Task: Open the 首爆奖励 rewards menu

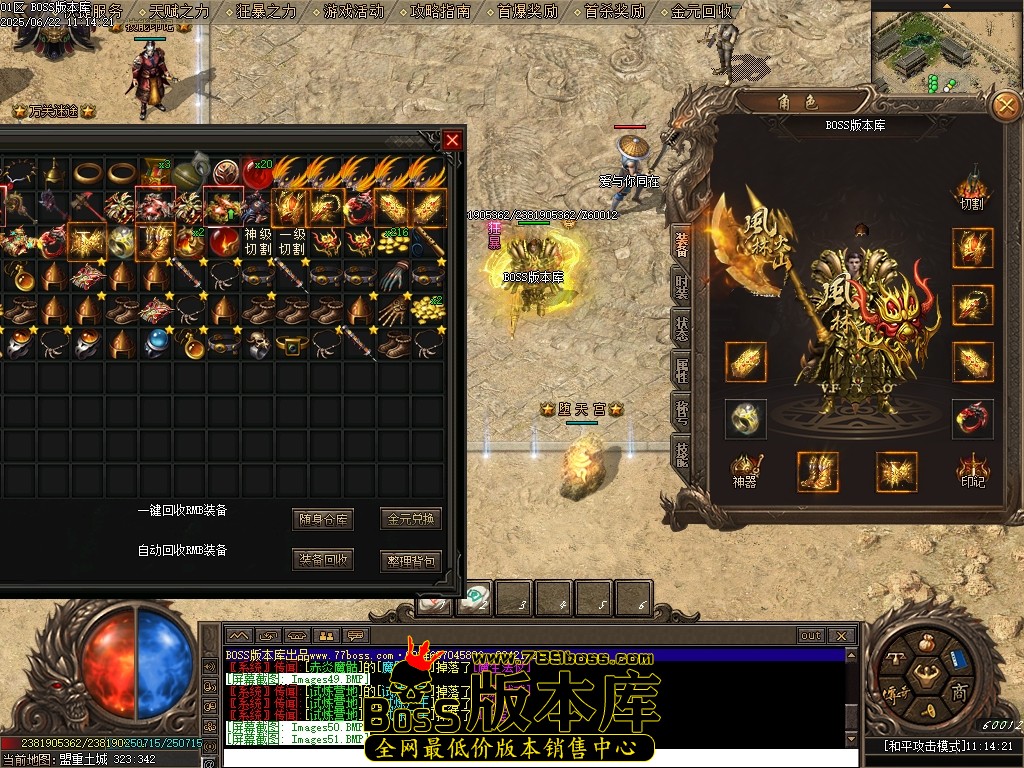Action: click(528, 12)
